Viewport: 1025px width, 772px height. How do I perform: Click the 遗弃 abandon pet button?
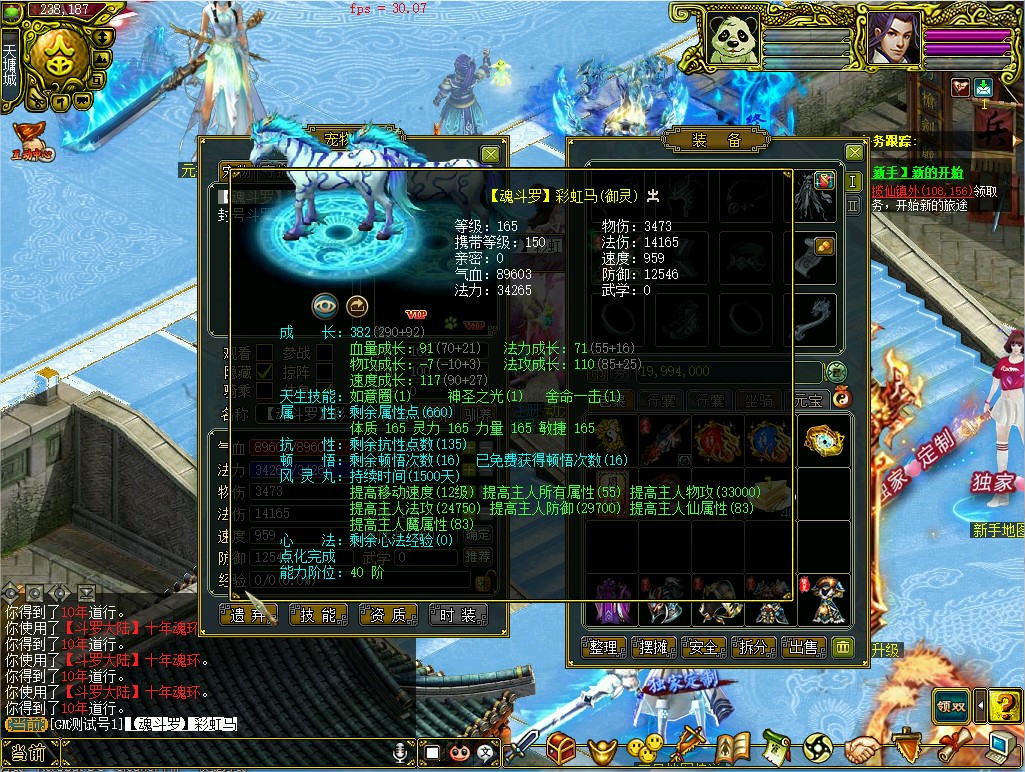250,615
